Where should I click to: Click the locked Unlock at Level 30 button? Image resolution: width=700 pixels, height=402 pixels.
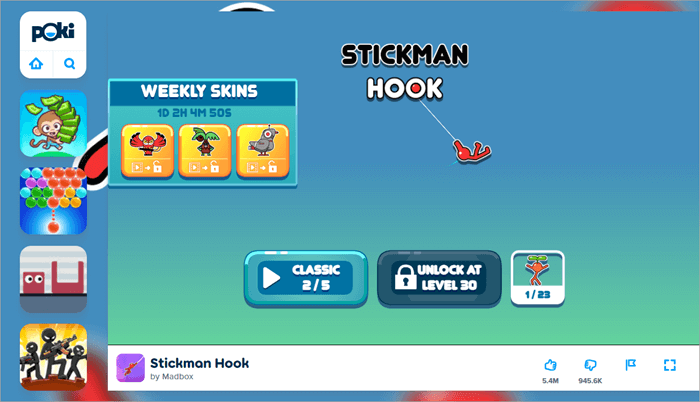(439, 278)
